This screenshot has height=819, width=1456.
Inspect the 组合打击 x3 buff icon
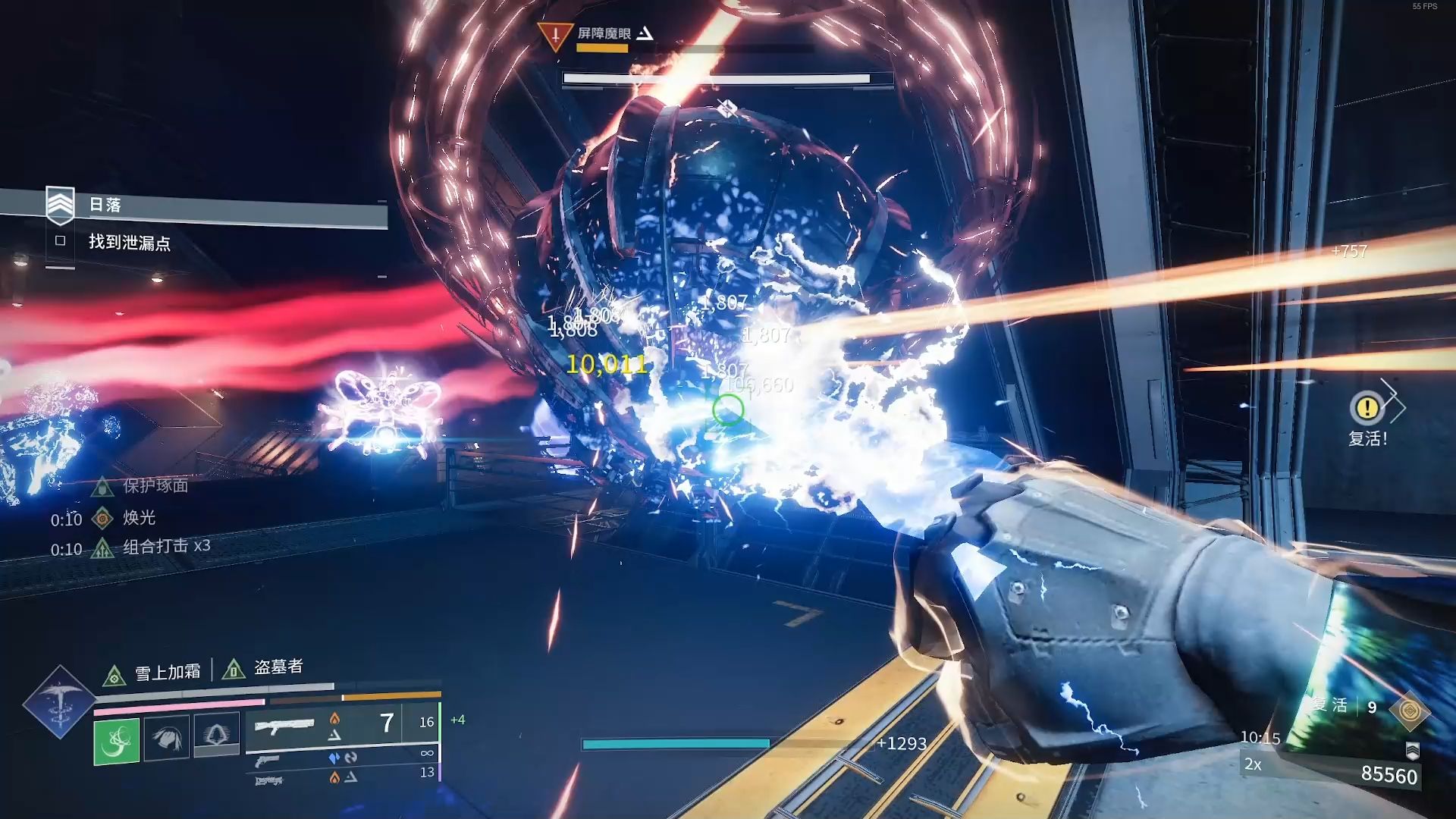102,548
